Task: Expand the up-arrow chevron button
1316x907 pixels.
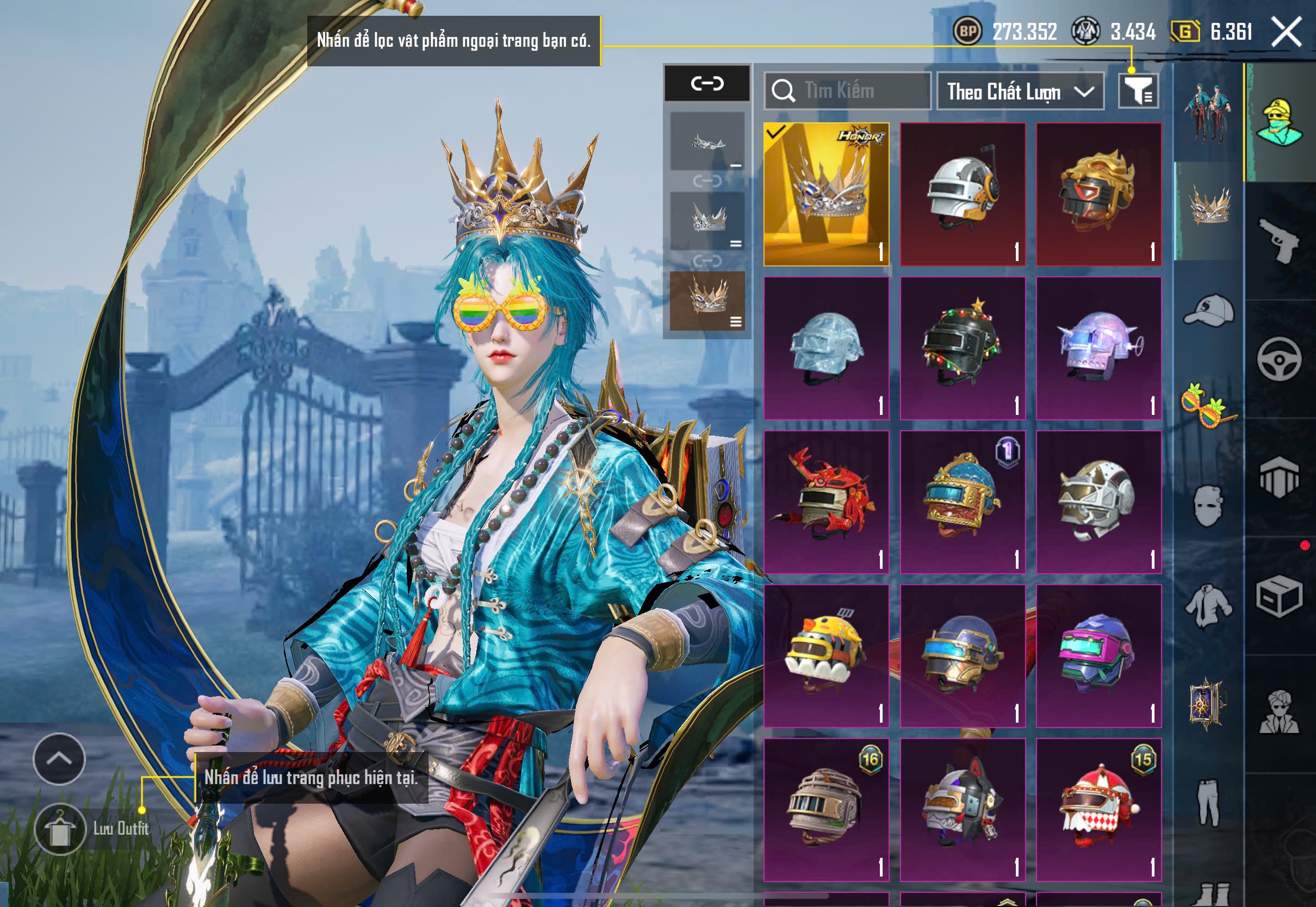Action: 59,759
